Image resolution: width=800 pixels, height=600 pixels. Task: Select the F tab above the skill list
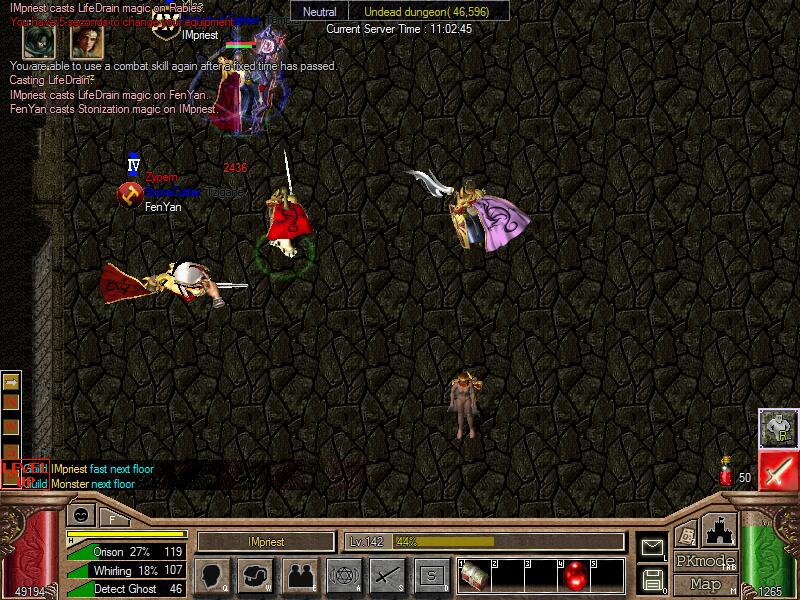112,518
